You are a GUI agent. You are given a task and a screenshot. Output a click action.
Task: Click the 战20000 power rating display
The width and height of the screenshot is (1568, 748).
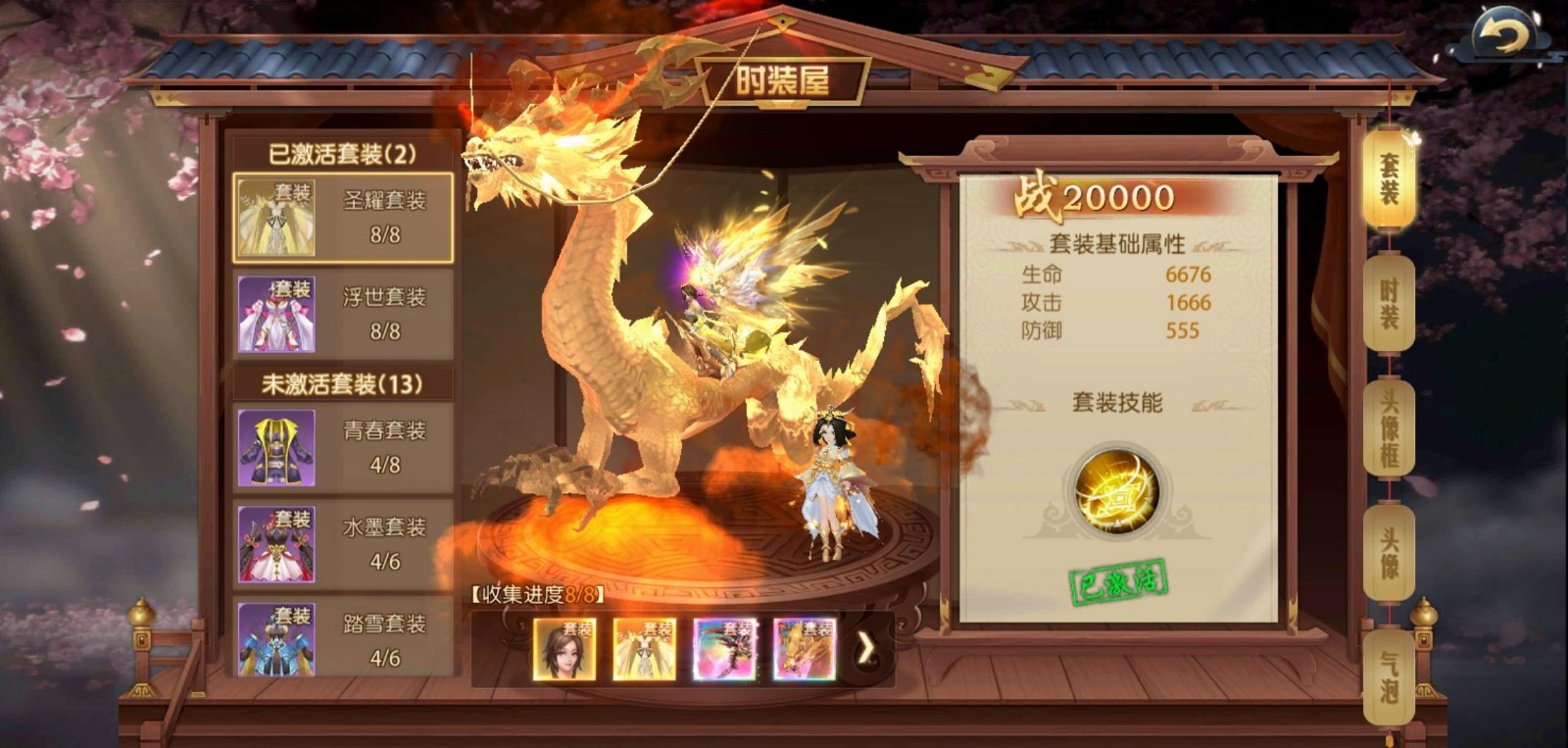pos(1096,196)
